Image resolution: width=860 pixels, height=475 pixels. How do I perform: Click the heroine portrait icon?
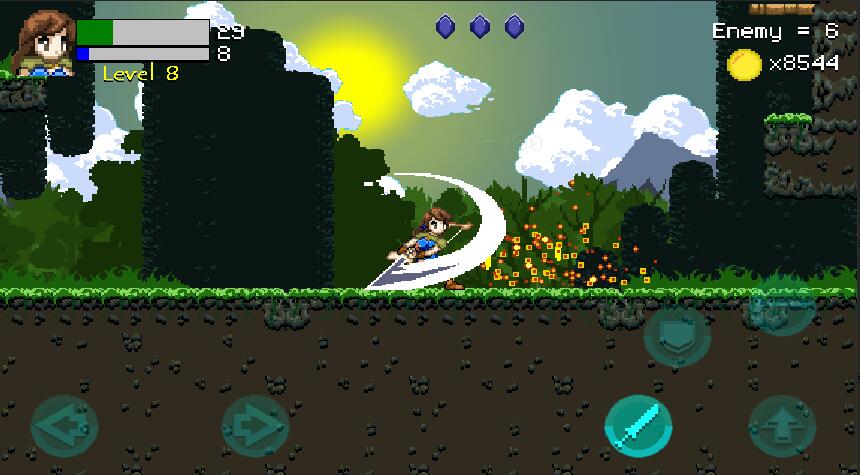click(46, 45)
